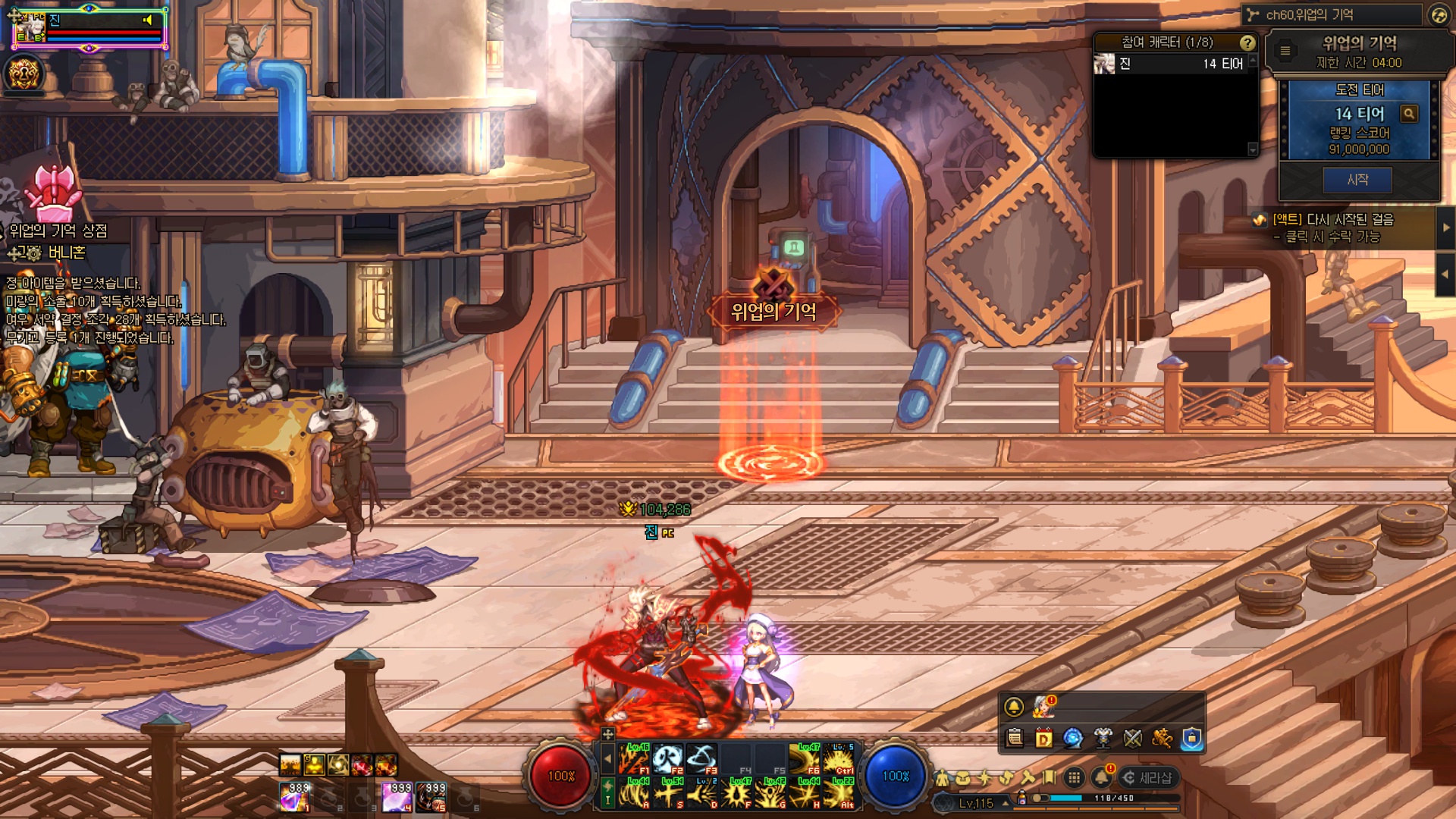
Task: Start the challenge with the 시작 button
Action: [1357, 180]
